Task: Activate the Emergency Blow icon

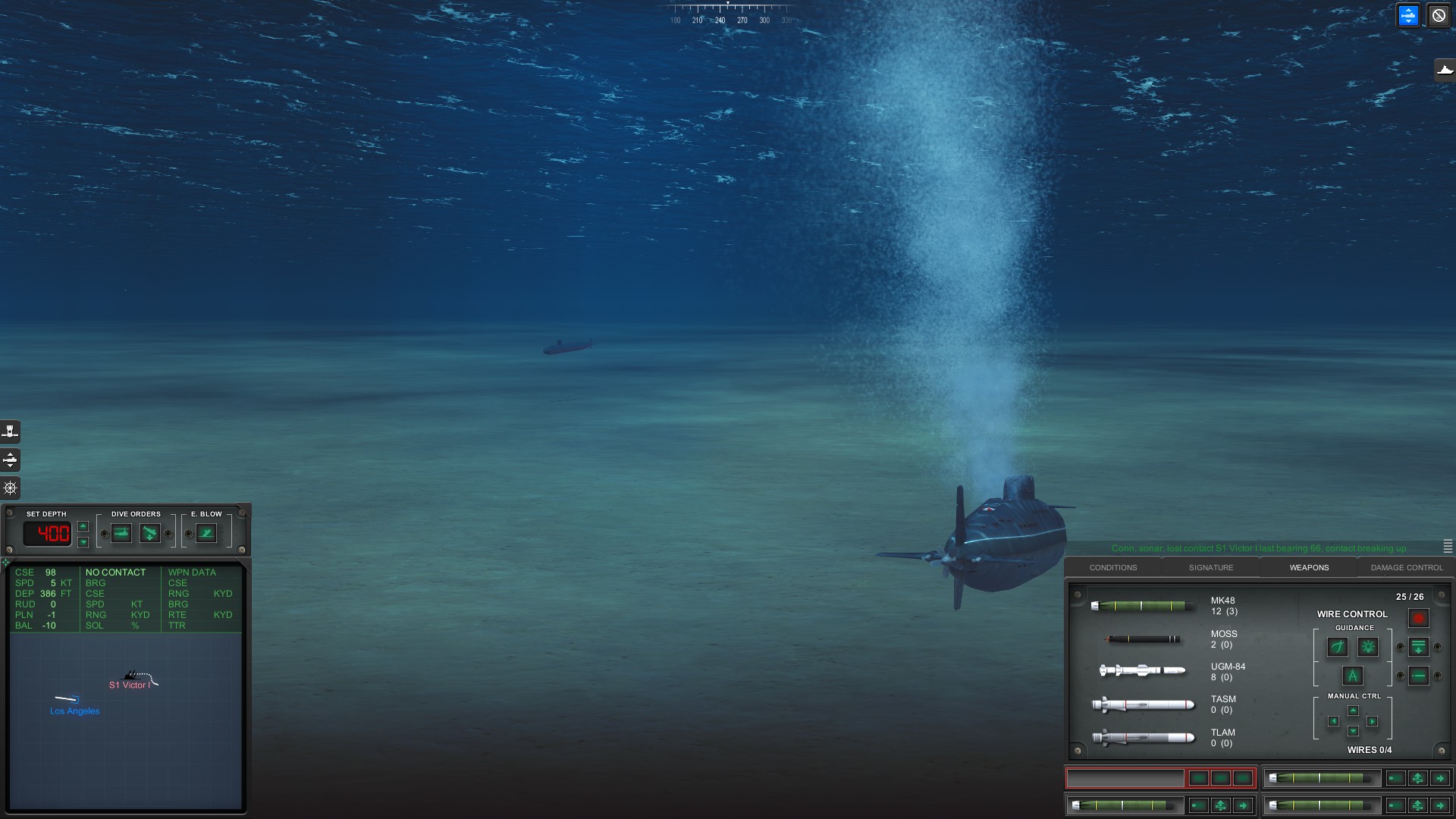Action: tap(206, 533)
